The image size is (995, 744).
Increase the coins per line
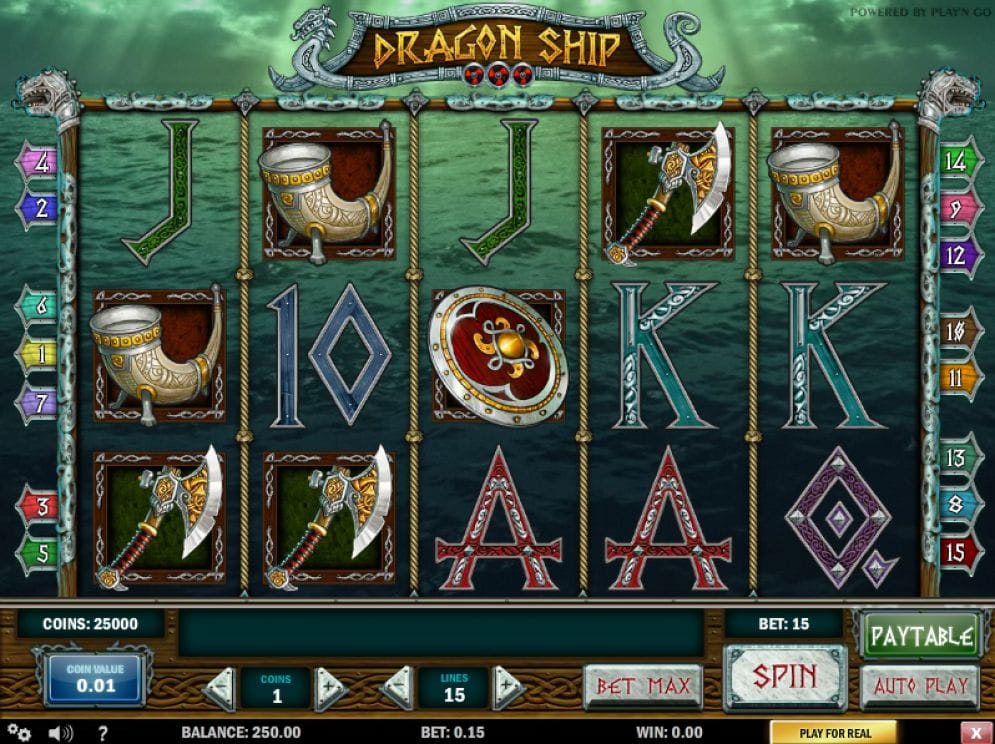coord(331,688)
